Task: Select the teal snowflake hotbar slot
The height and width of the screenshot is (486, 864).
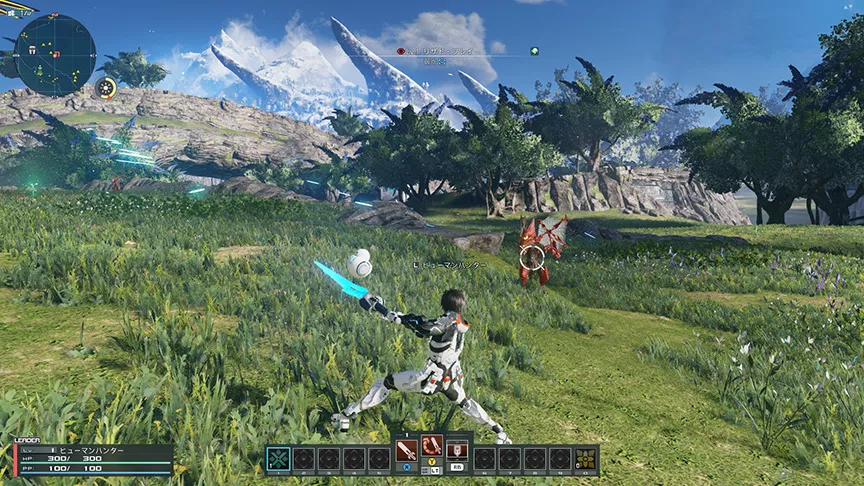Action: (279, 459)
